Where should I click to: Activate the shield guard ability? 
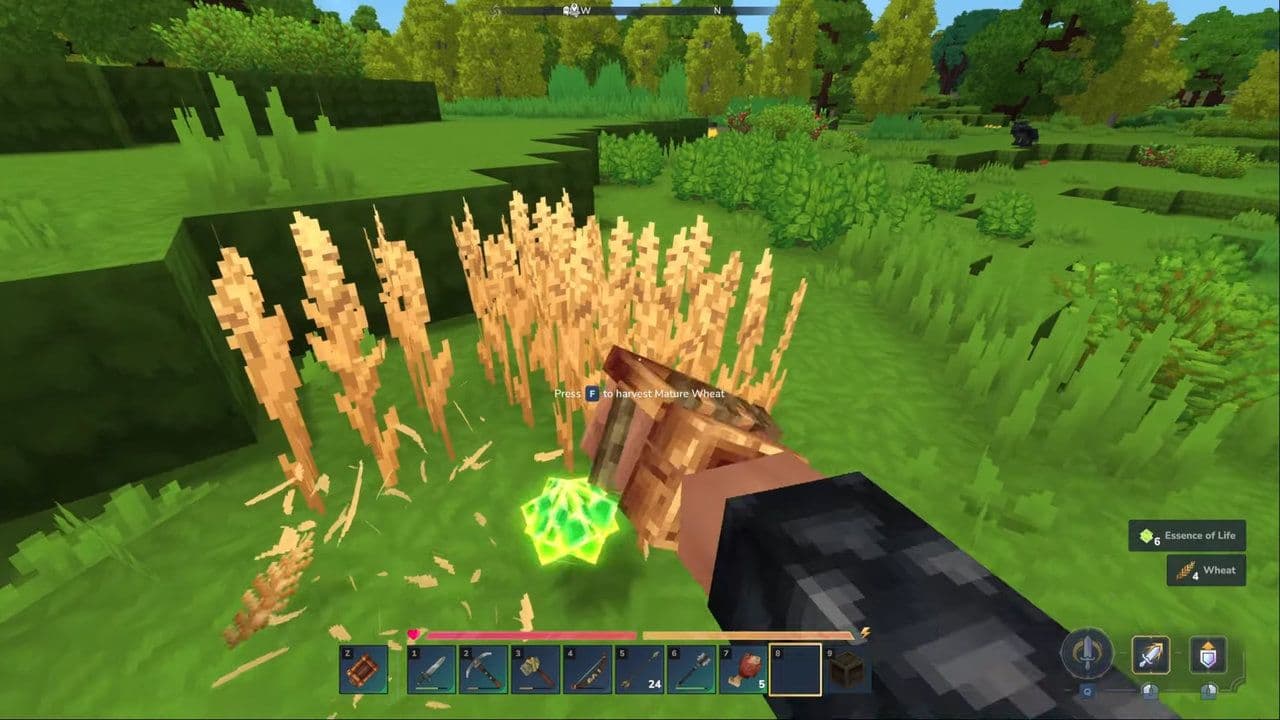(1208, 655)
